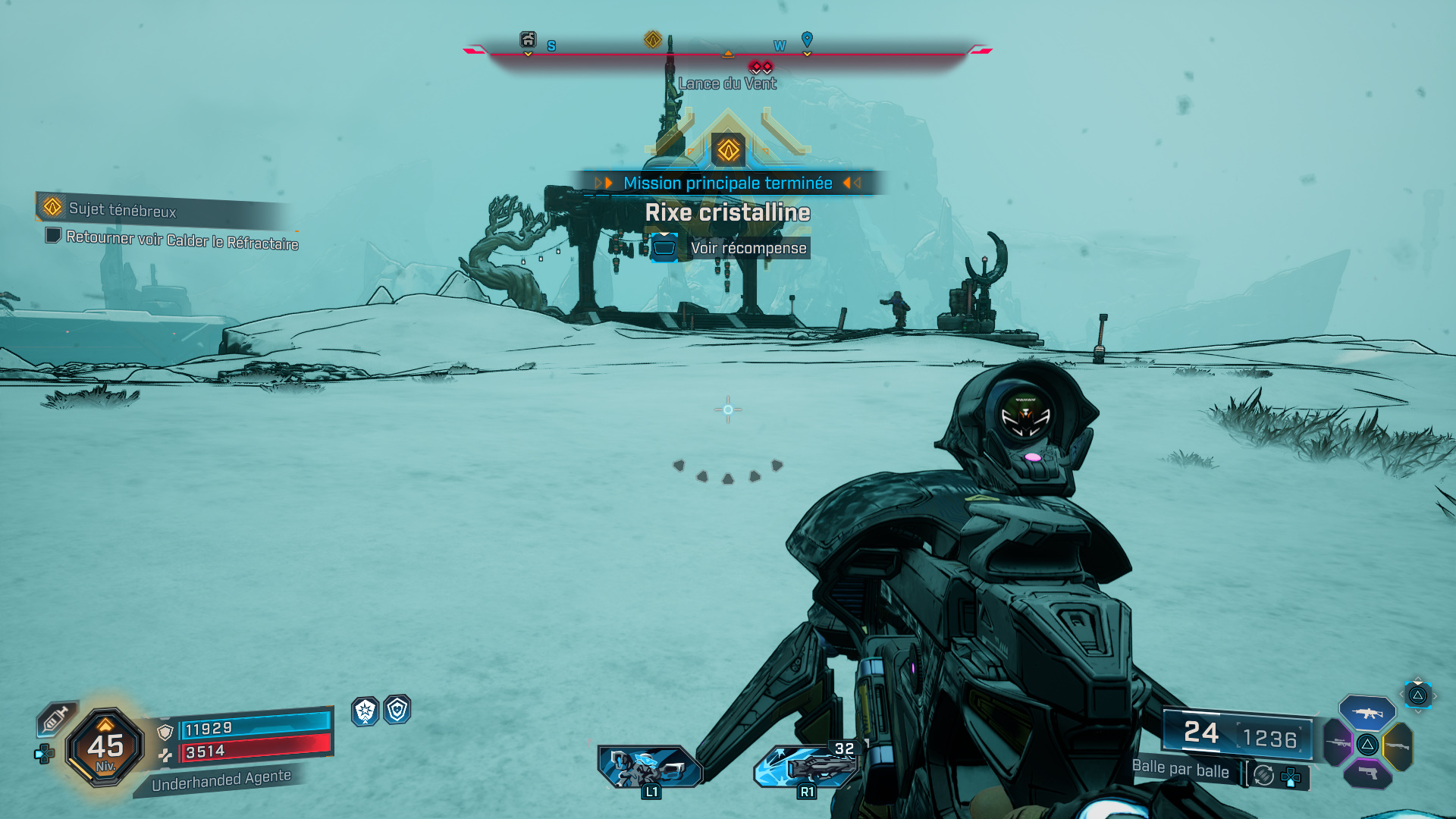Select the 'Mission principale terminée' banner
This screenshot has height=819, width=1456.
click(x=727, y=183)
